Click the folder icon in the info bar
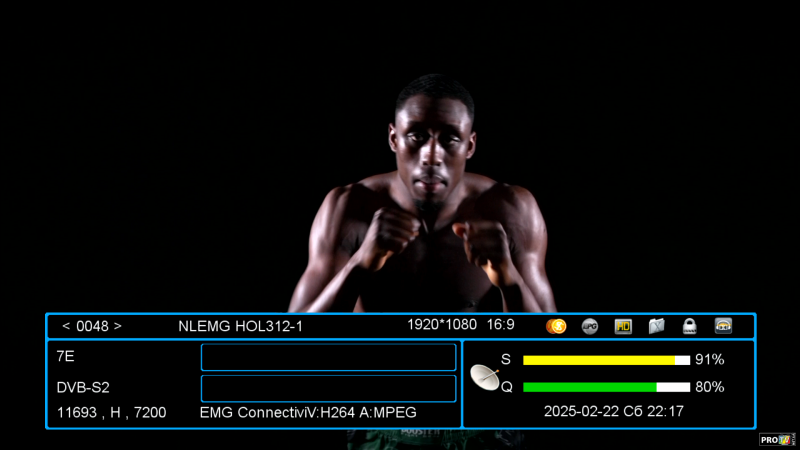 click(656, 326)
